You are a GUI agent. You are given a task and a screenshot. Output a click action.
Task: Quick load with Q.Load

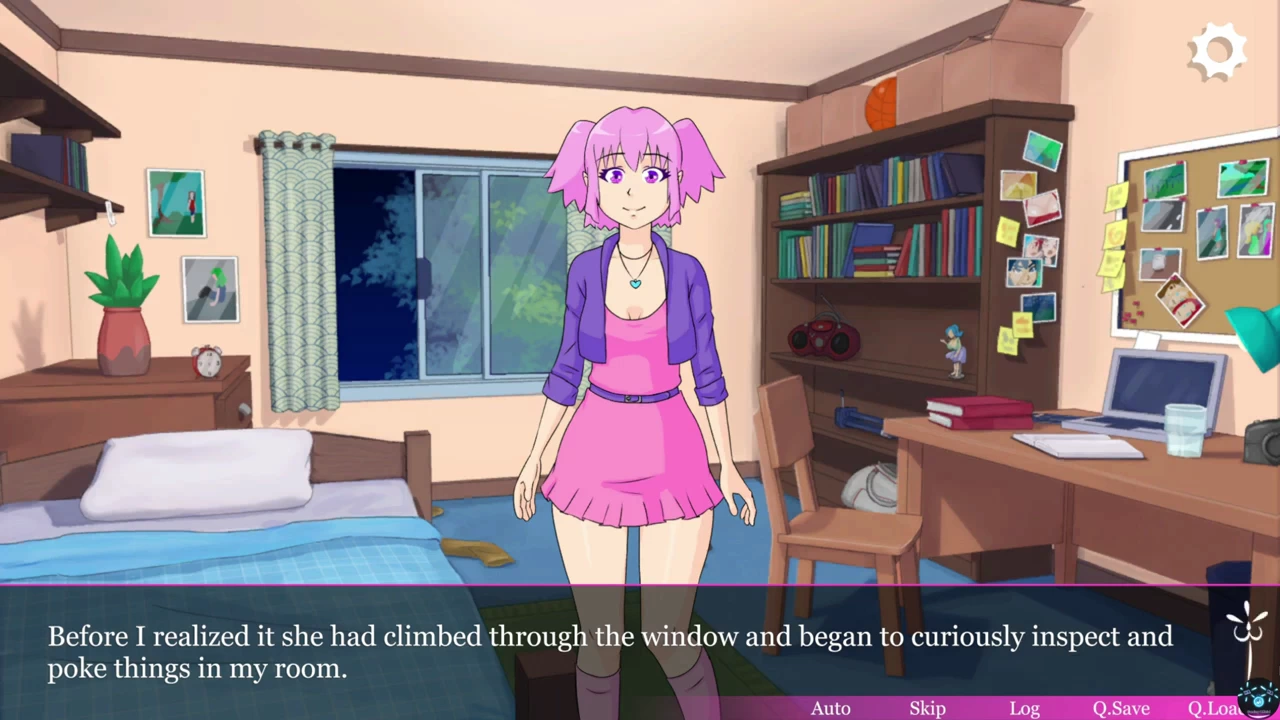pos(1214,708)
